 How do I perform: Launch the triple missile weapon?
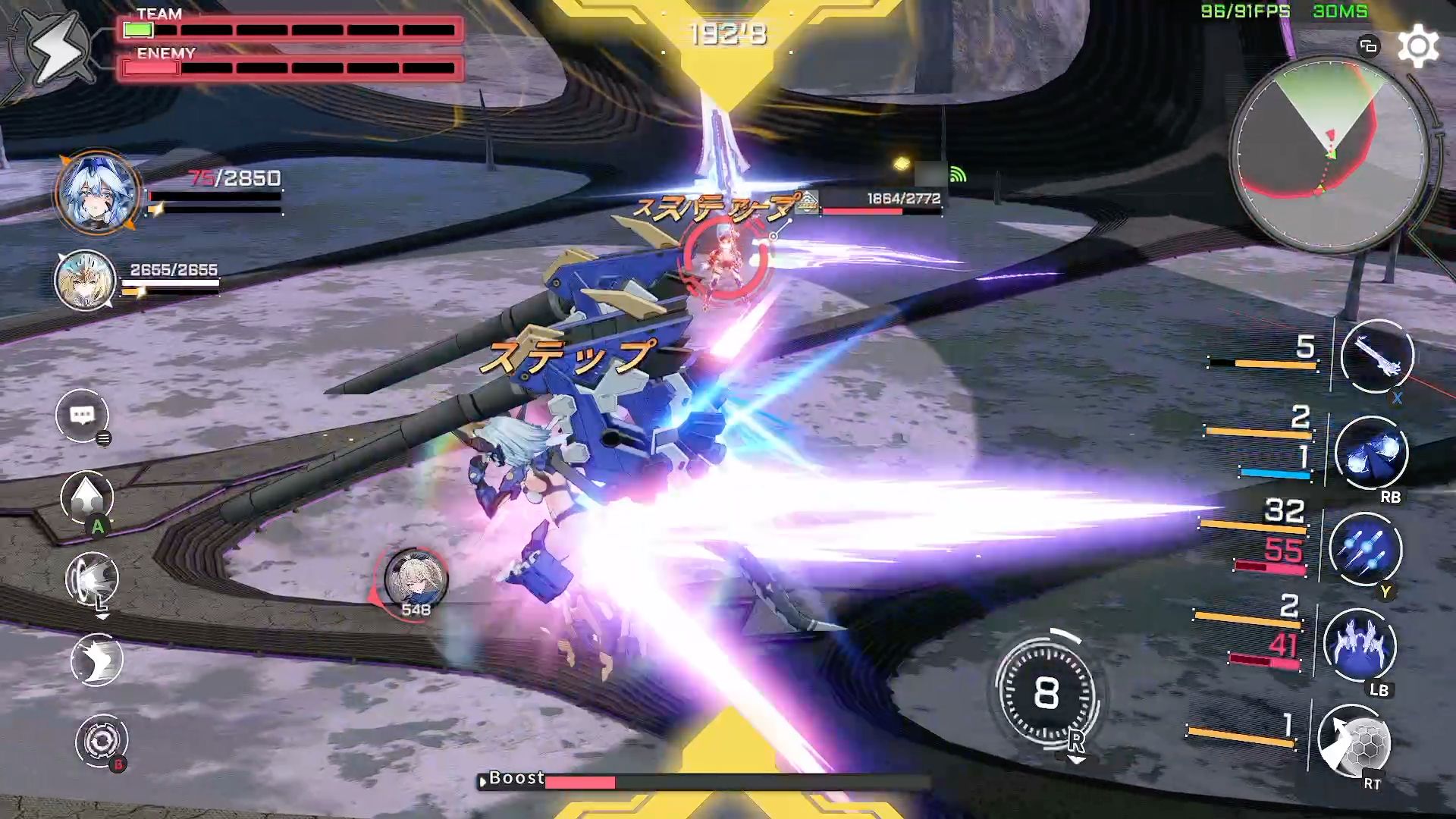click(x=1365, y=549)
